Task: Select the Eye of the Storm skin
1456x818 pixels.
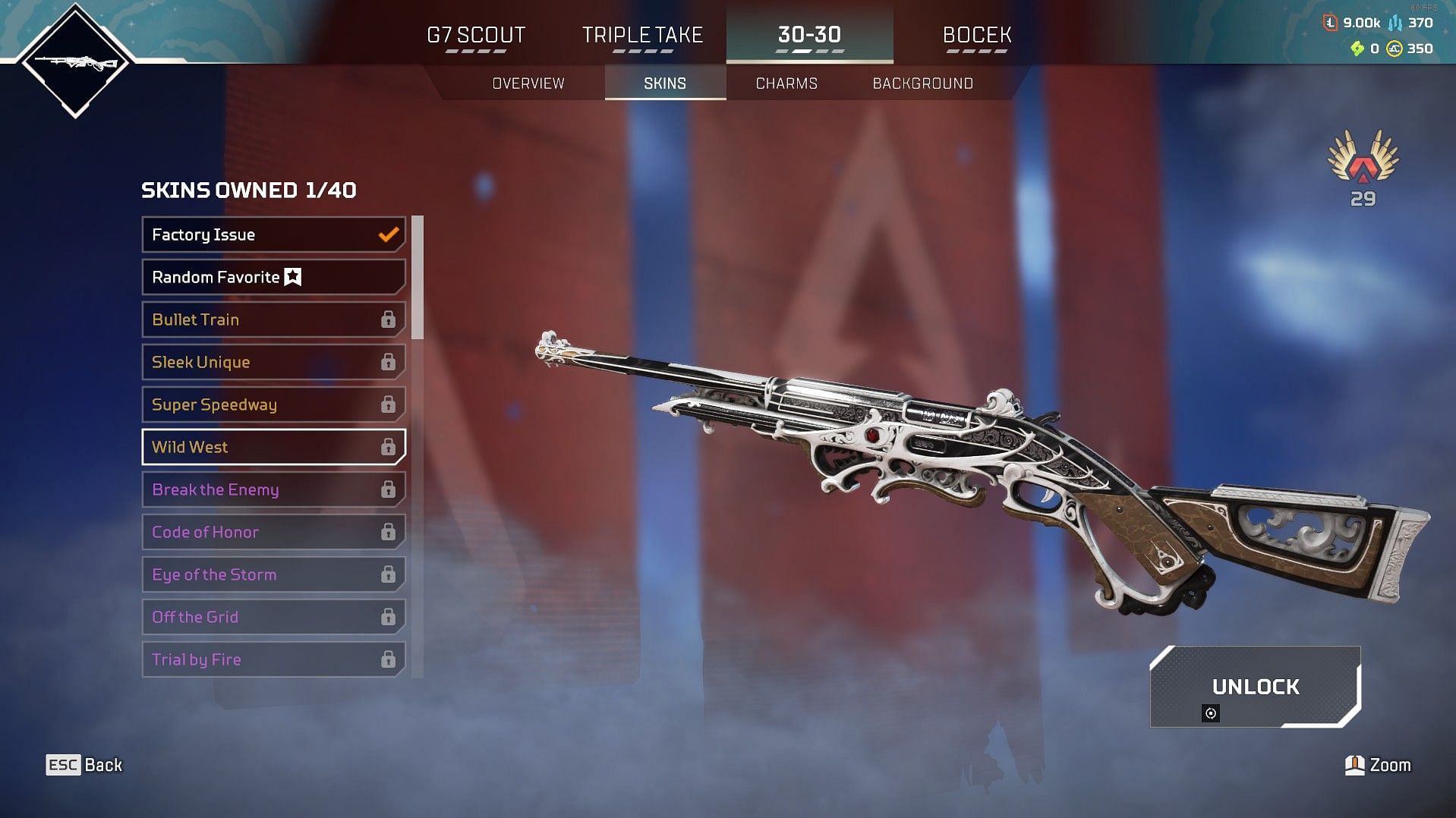Action: [x=273, y=574]
